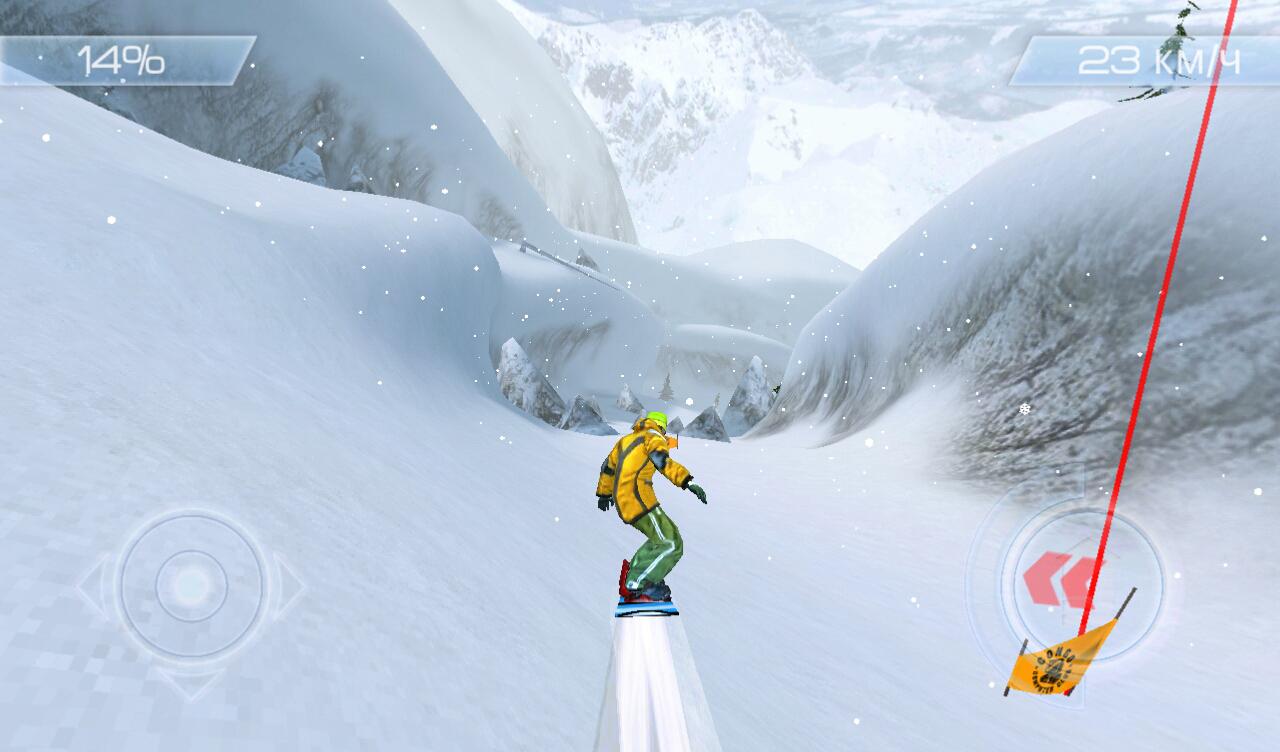This screenshot has height=752, width=1280.
Task: Steer right with the joystick's right arrow
Action: (289, 586)
